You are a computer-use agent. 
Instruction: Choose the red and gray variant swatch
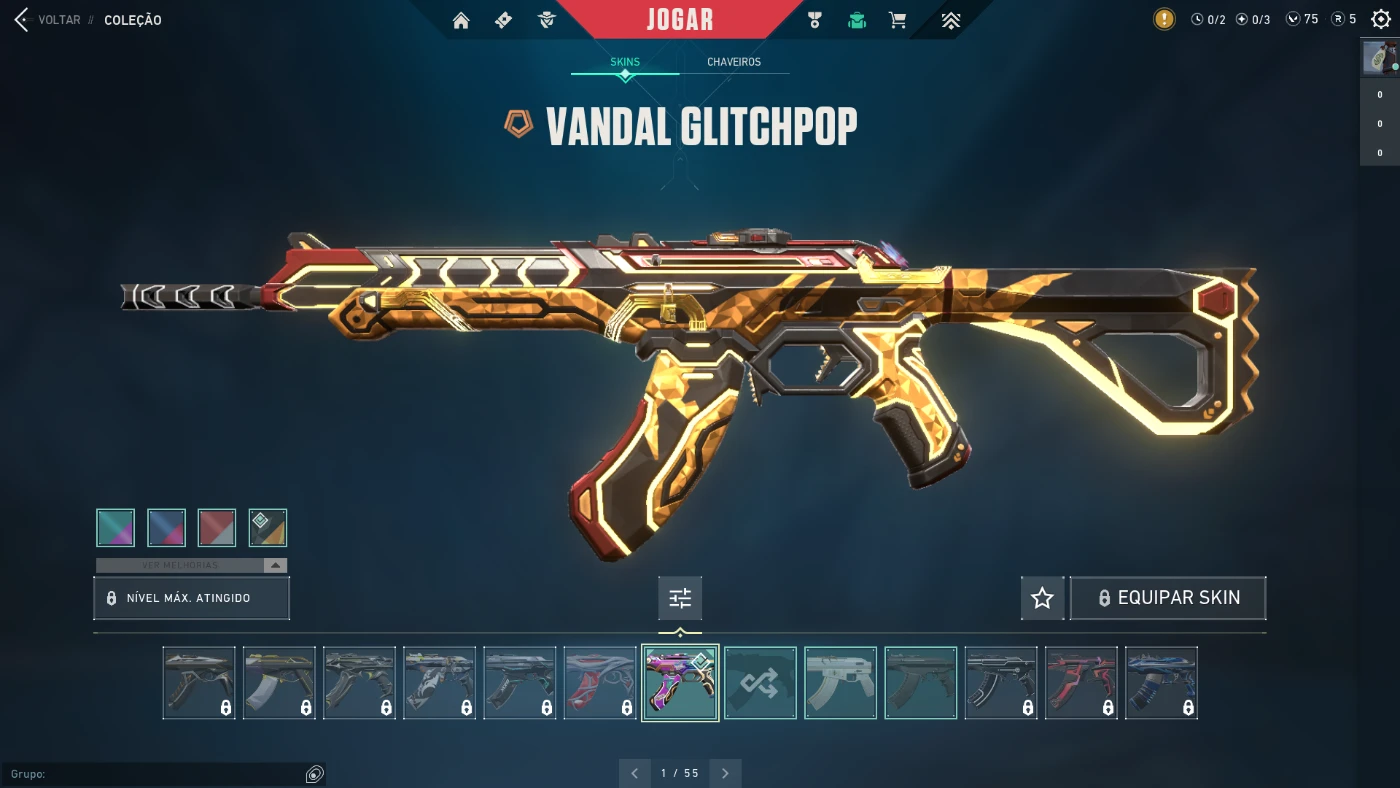pyautogui.click(x=217, y=528)
